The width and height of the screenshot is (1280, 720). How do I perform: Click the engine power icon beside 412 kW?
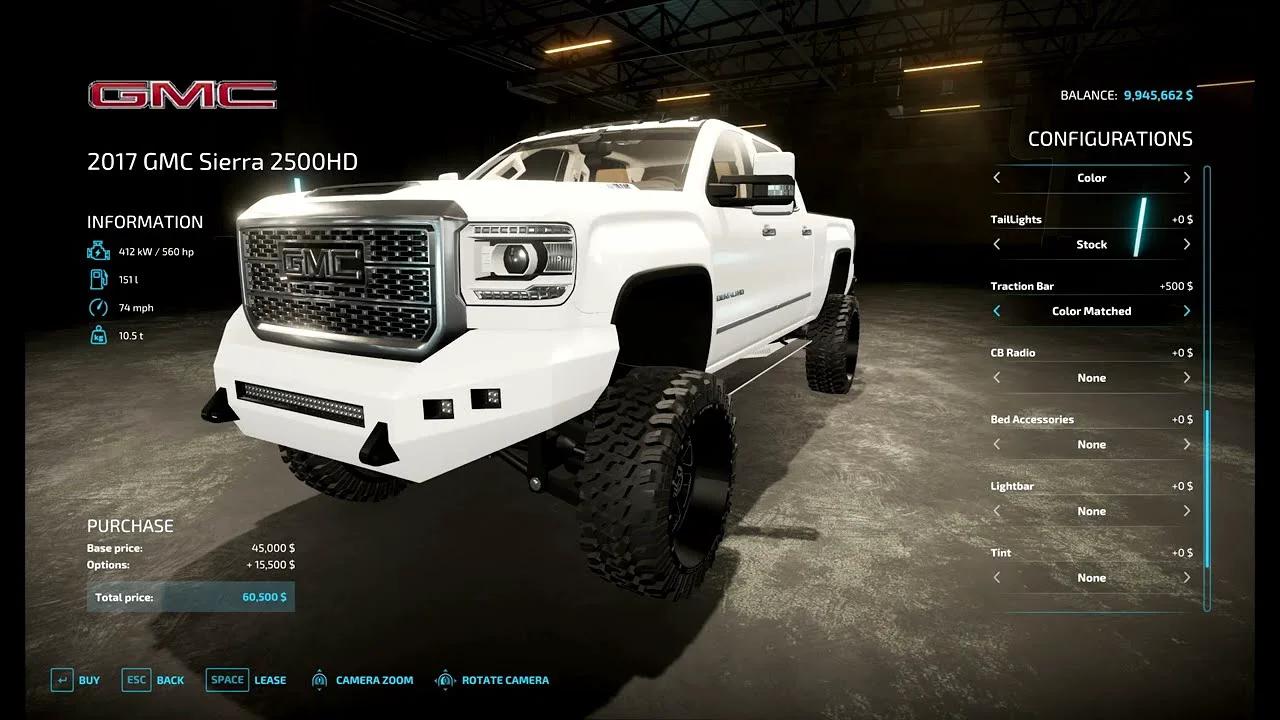pyautogui.click(x=98, y=251)
